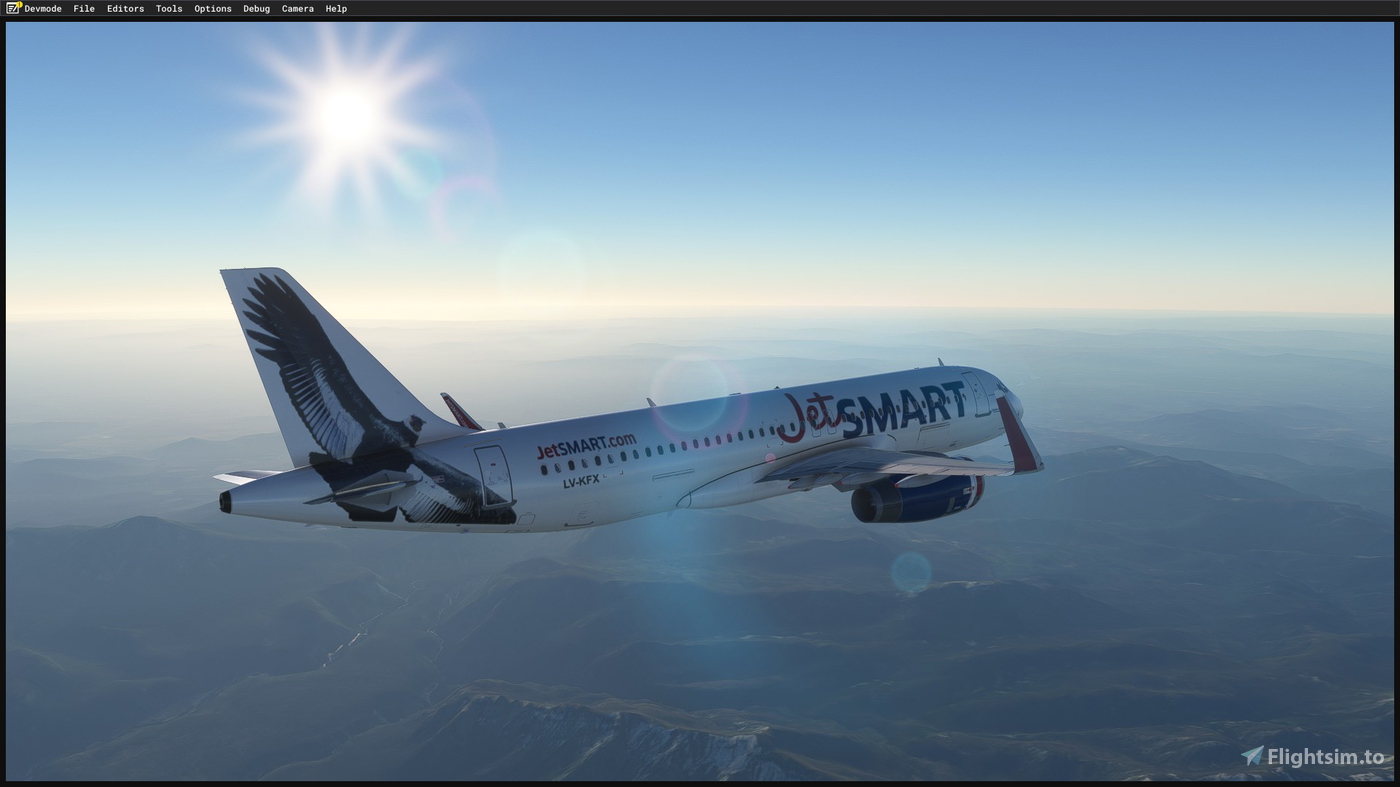The width and height of the screenshot is (1400, 787).
Task: Select Debug on the menu bar
Action: [x=256, y=8]
